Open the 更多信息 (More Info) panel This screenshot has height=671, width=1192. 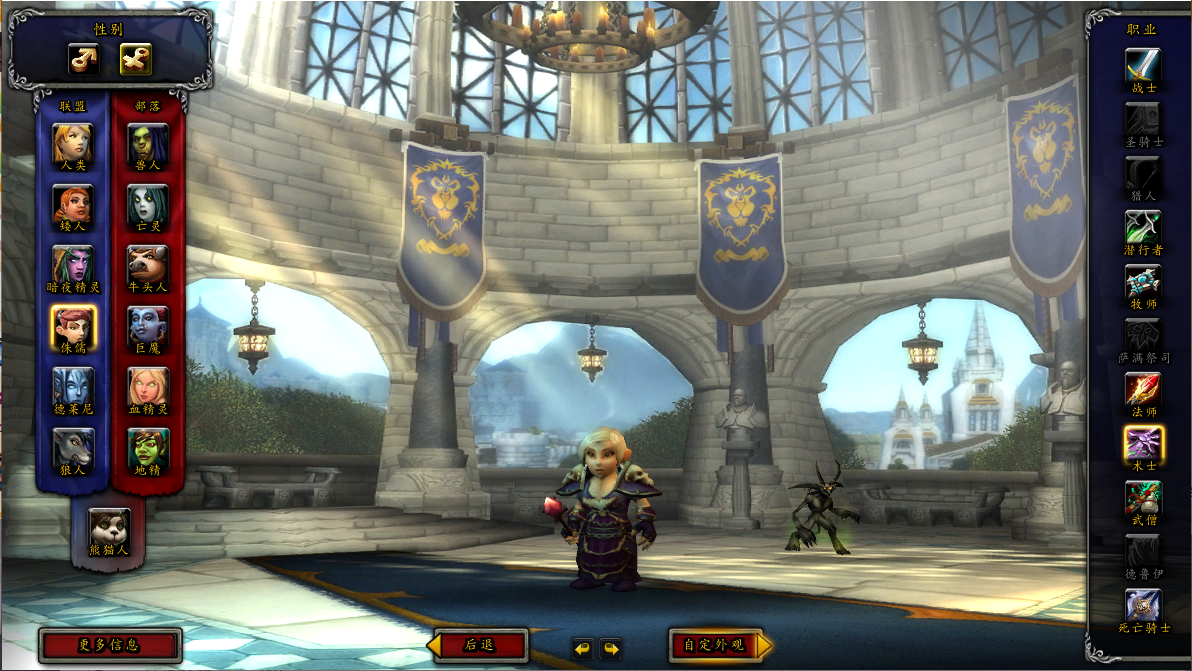pos(110,645)
